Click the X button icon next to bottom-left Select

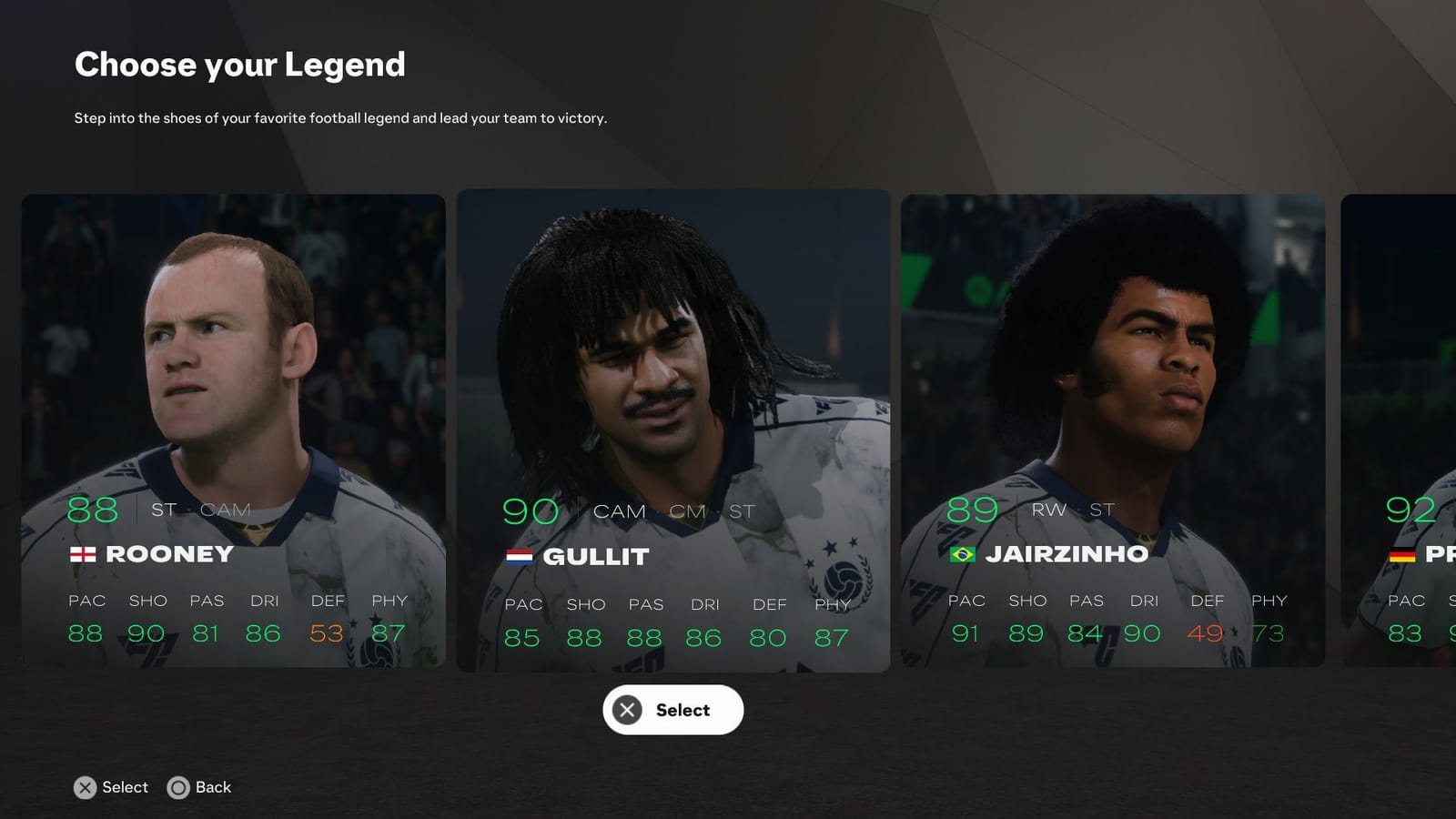(x=85, y=788)
